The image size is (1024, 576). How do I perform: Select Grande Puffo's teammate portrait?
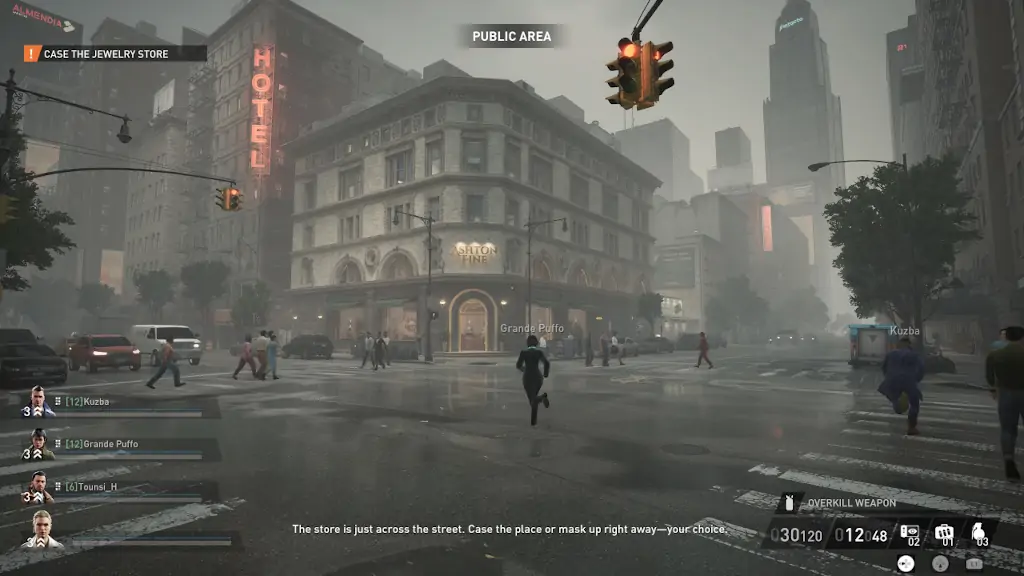coord(38,445)
